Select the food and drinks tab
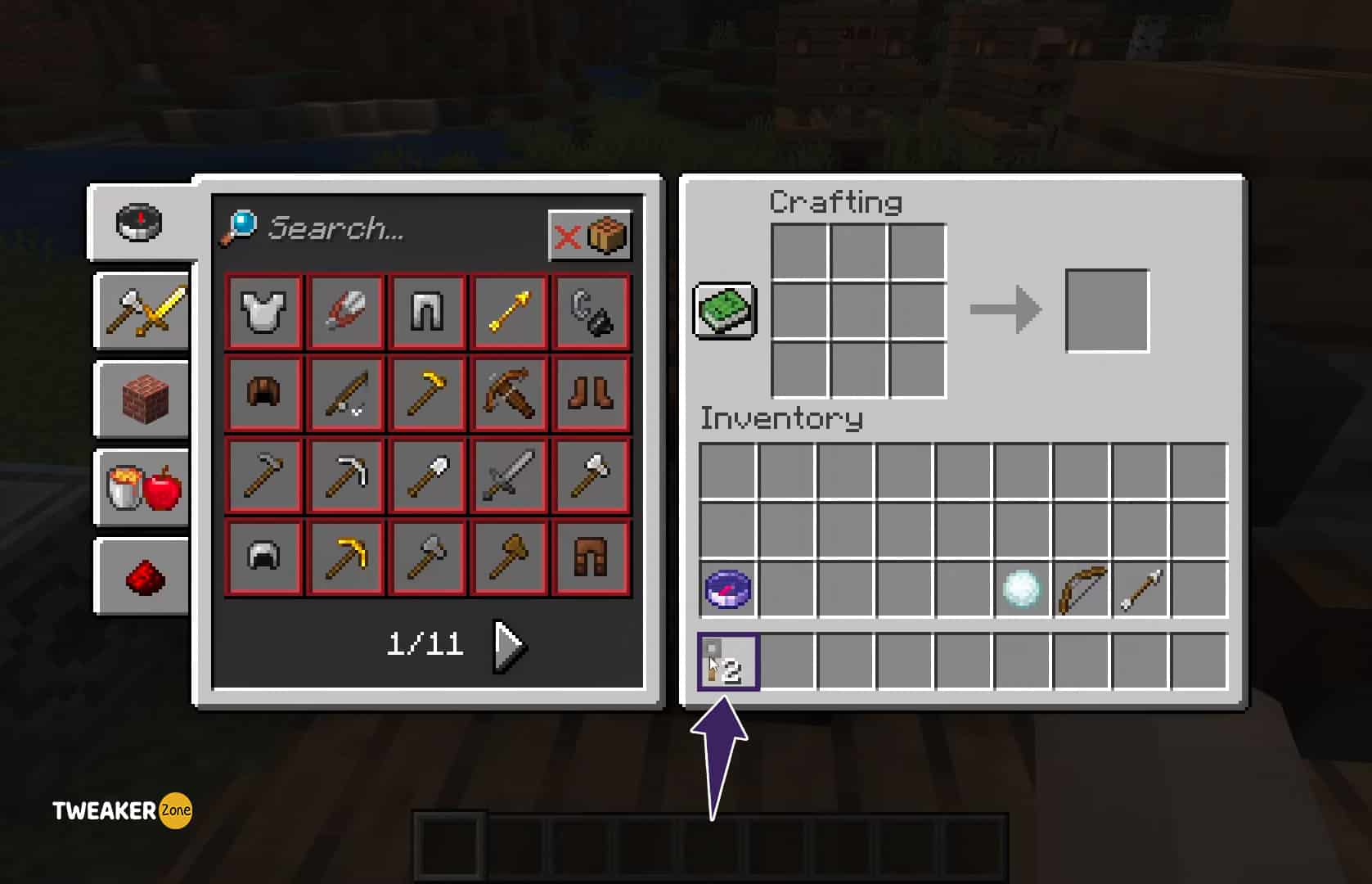This screenshot has width=1372, height=884. tap(141, 489)
